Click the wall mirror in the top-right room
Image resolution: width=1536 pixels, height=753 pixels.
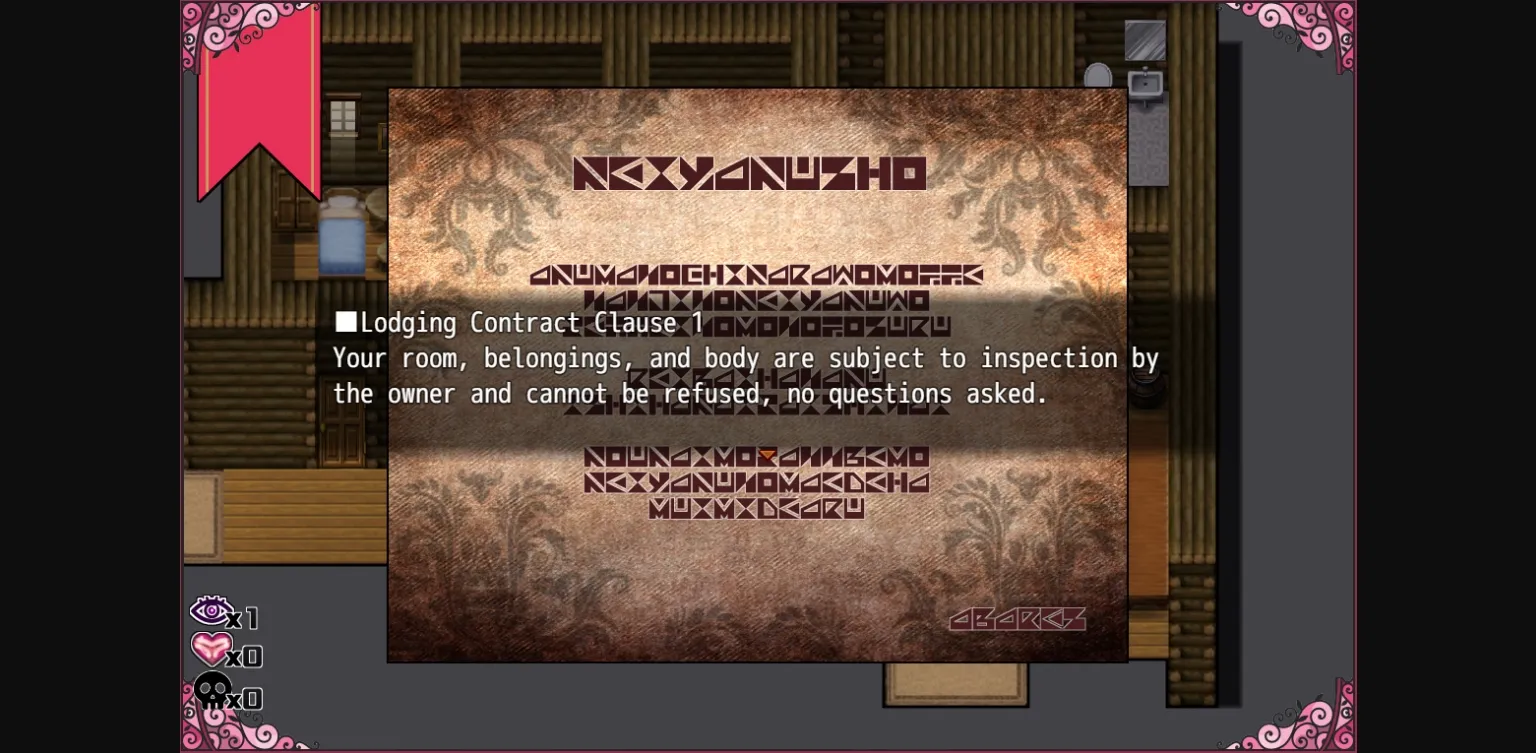tap(1146, 42)
